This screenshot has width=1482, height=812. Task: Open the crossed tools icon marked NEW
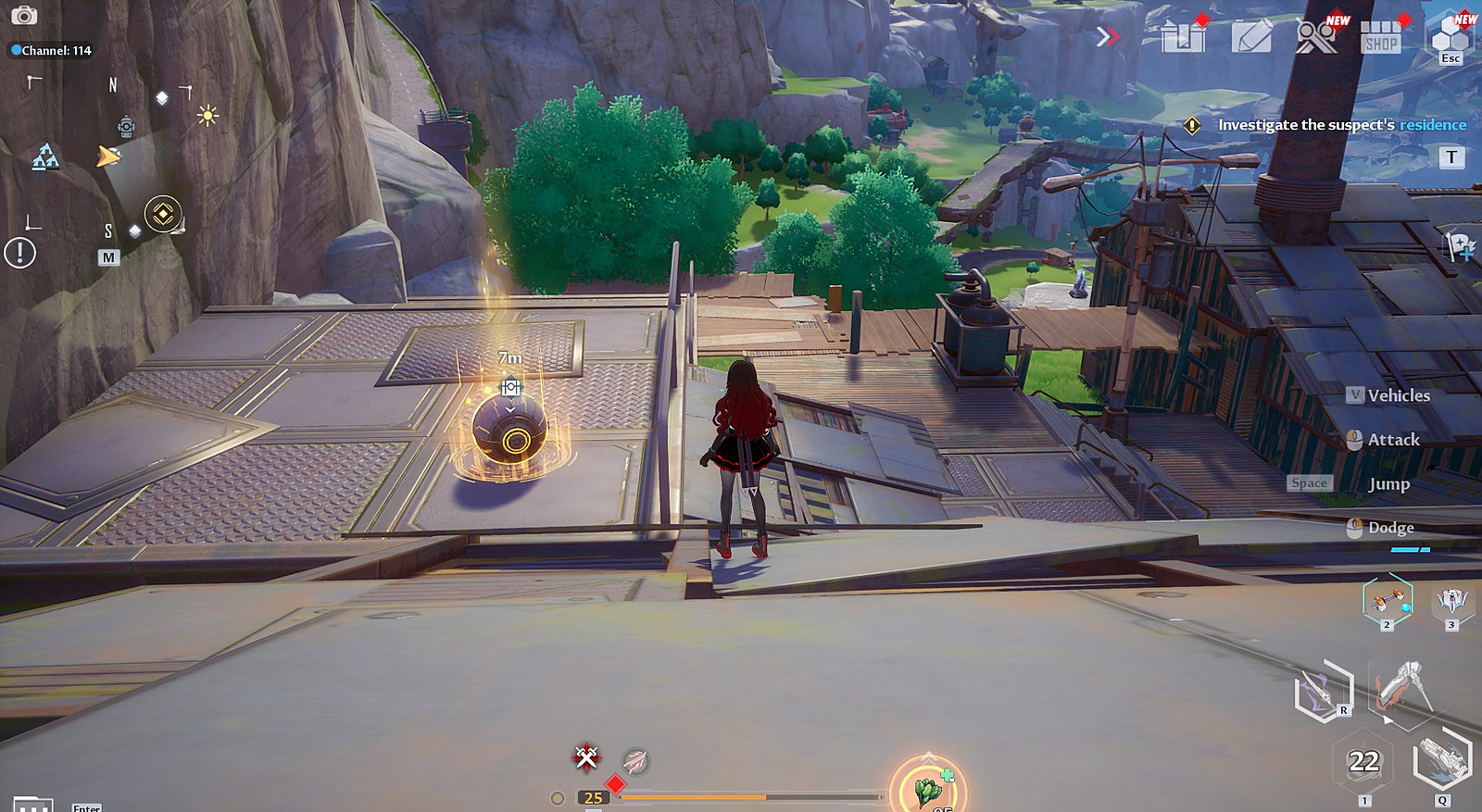tap(1316, 37)
